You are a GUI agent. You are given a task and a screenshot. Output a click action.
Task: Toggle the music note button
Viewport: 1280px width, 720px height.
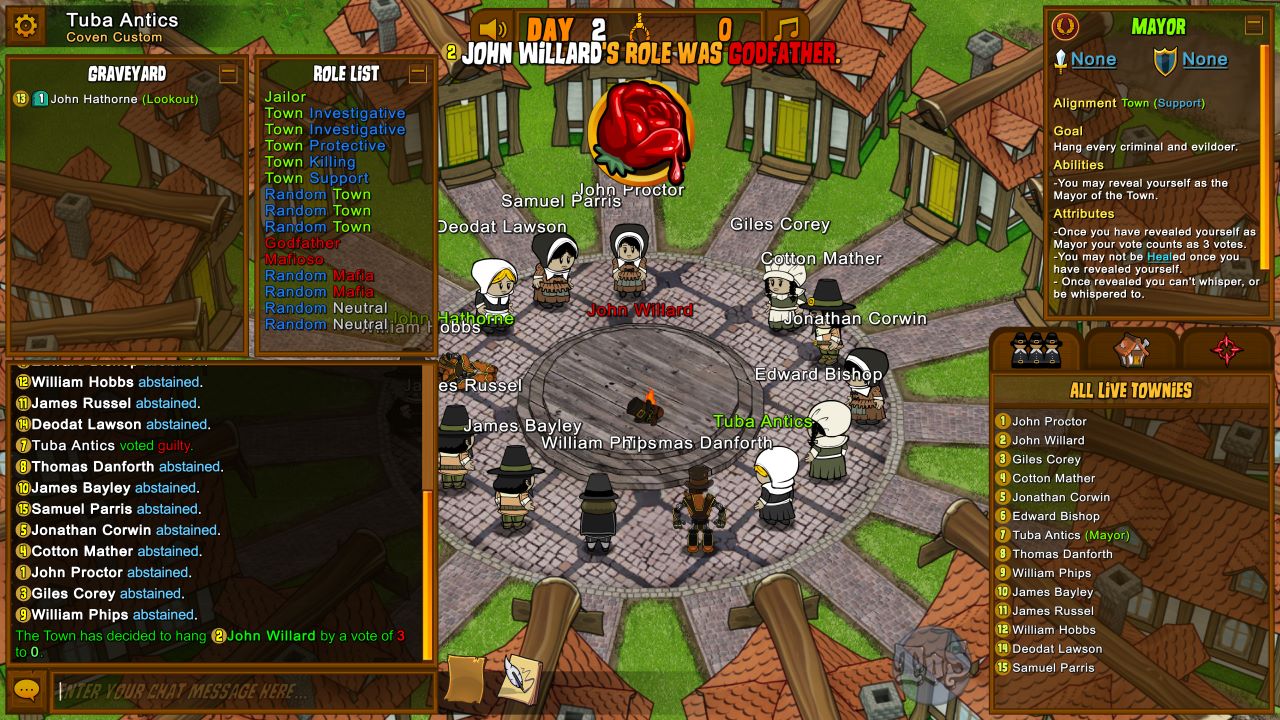[x=787, y=29]
